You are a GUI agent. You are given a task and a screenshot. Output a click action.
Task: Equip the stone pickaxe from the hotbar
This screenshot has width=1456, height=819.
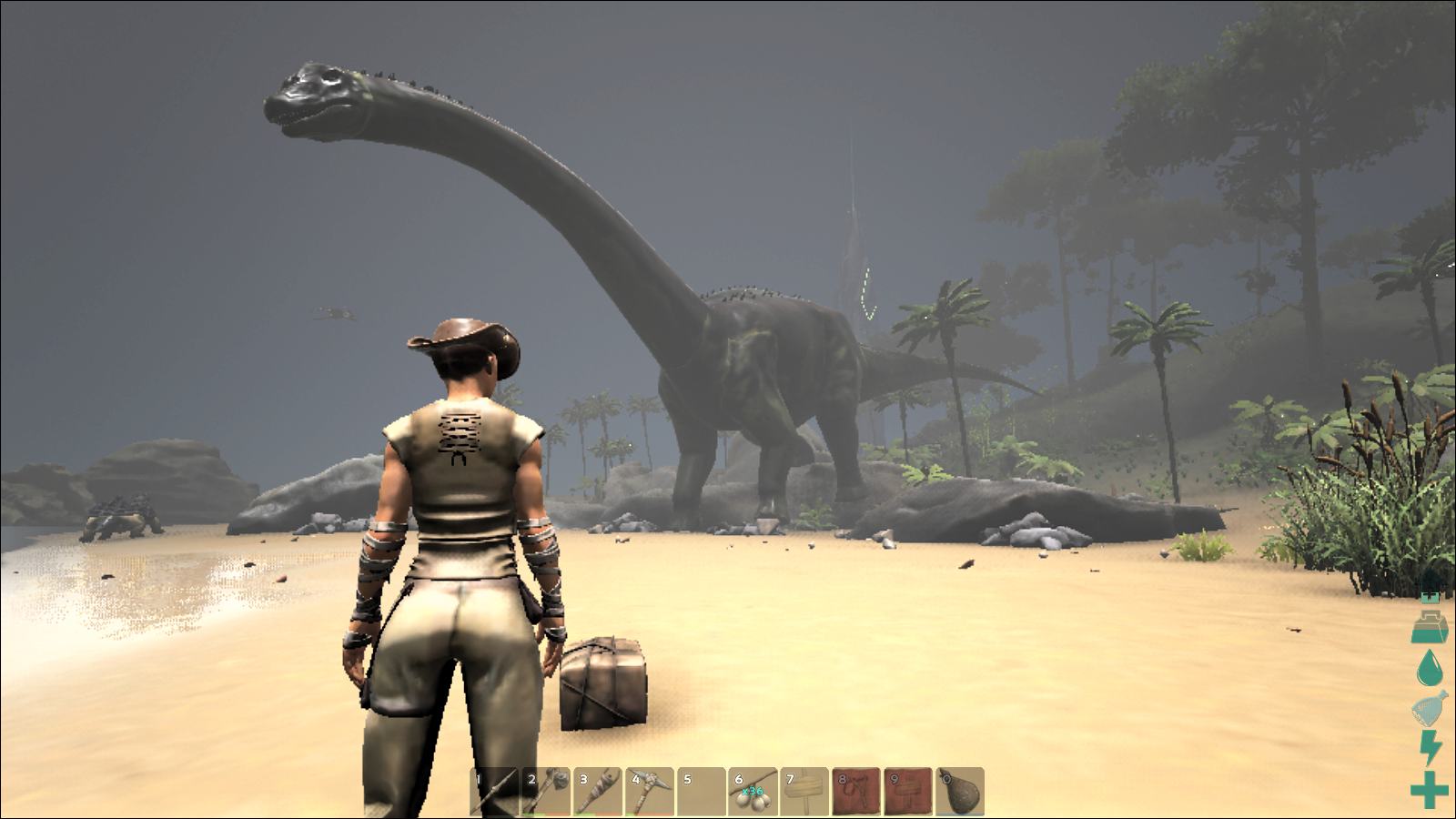(650, 792)
